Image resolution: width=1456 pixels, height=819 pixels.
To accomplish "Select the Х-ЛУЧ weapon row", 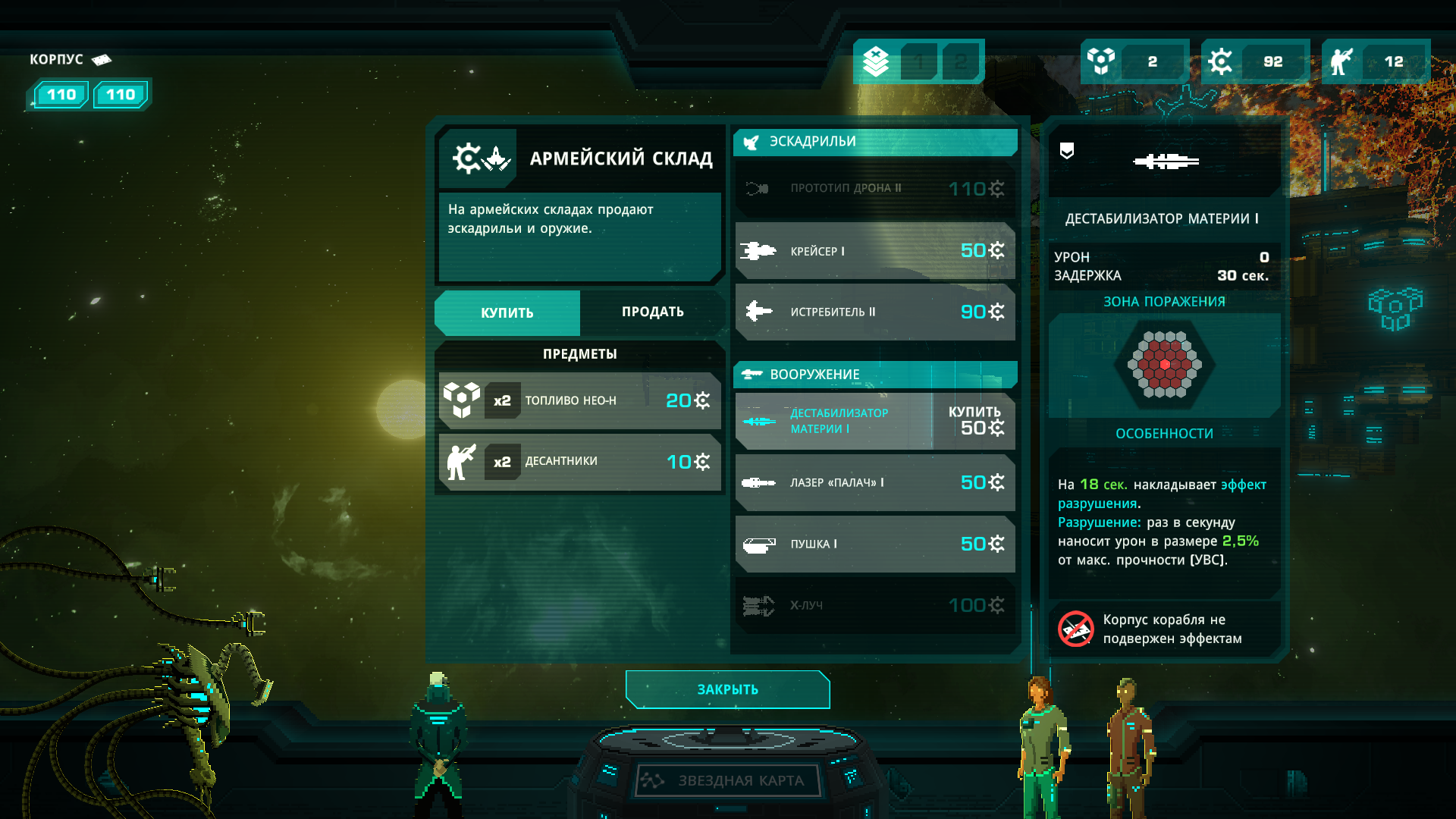I will (875, 605).
